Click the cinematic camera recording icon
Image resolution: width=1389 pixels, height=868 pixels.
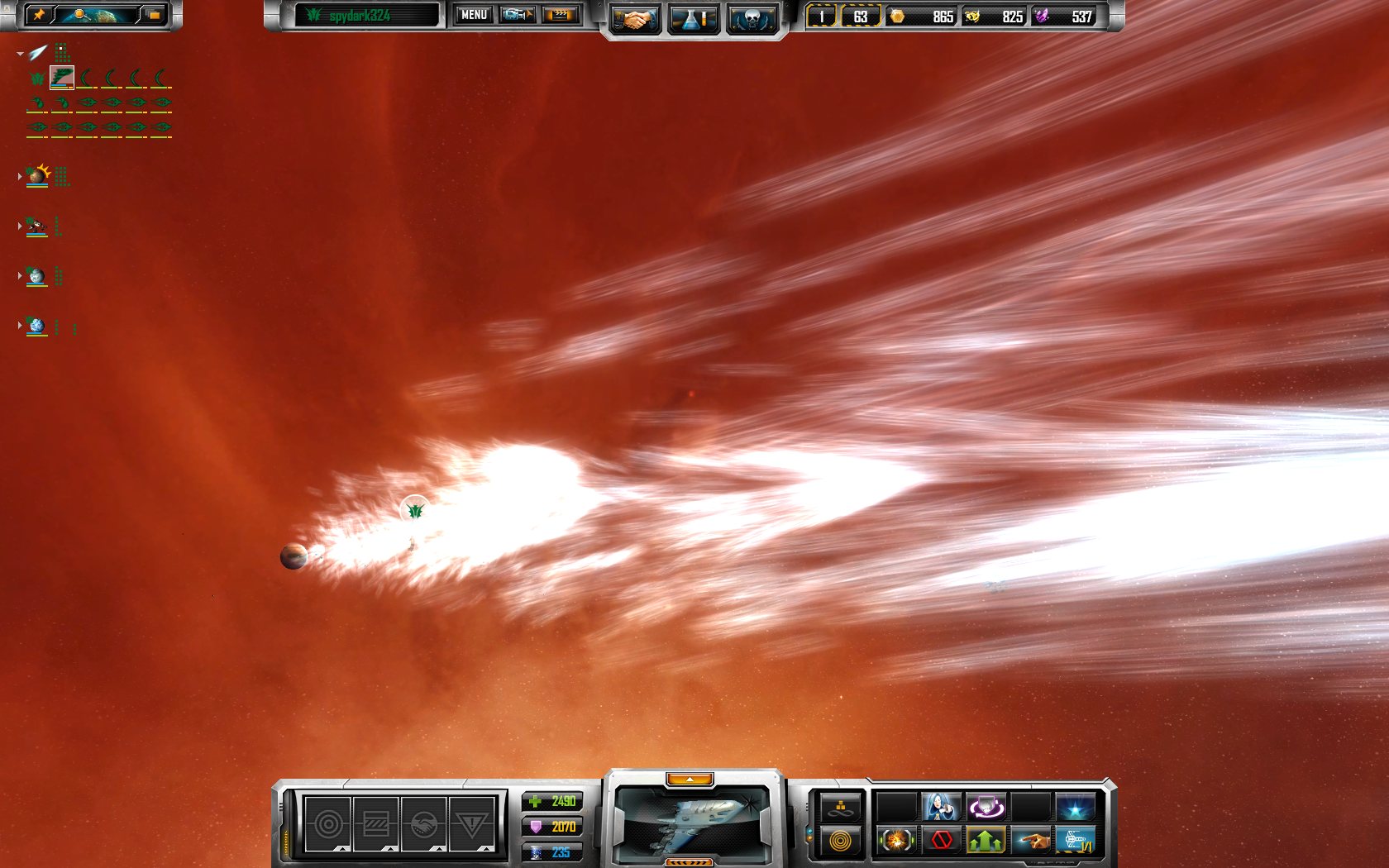517,14
